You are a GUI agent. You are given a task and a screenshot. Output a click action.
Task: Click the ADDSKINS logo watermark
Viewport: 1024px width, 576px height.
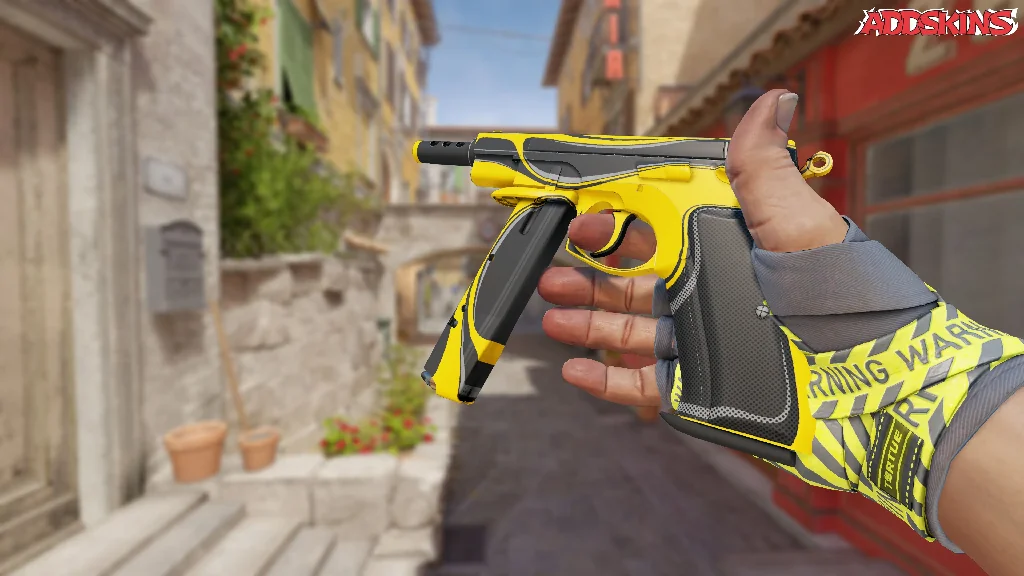click(x=937, y=22)
